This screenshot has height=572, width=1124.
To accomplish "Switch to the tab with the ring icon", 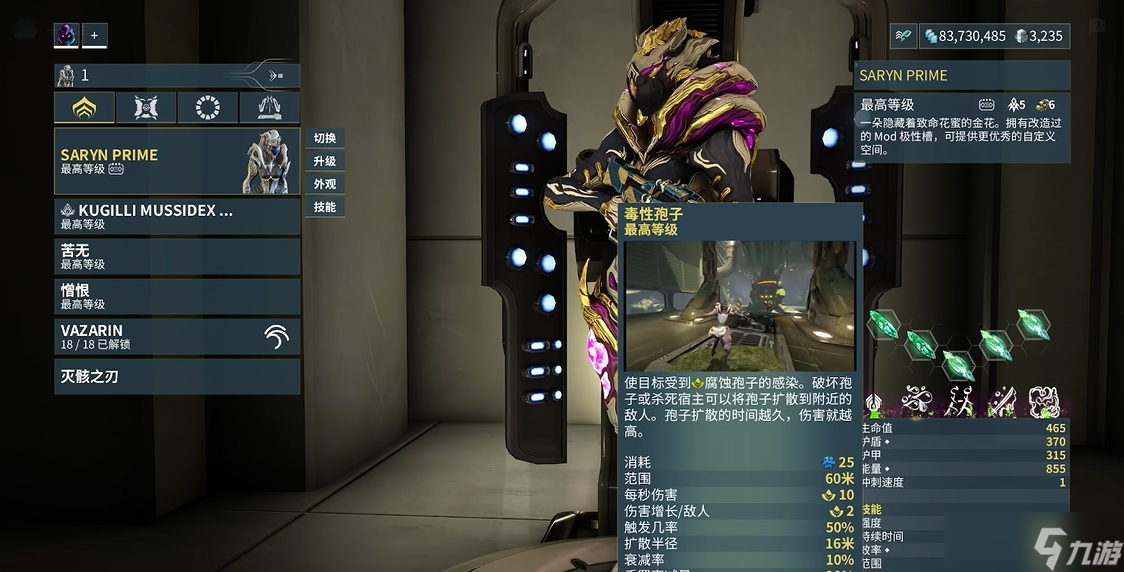I will pos(208,108).
